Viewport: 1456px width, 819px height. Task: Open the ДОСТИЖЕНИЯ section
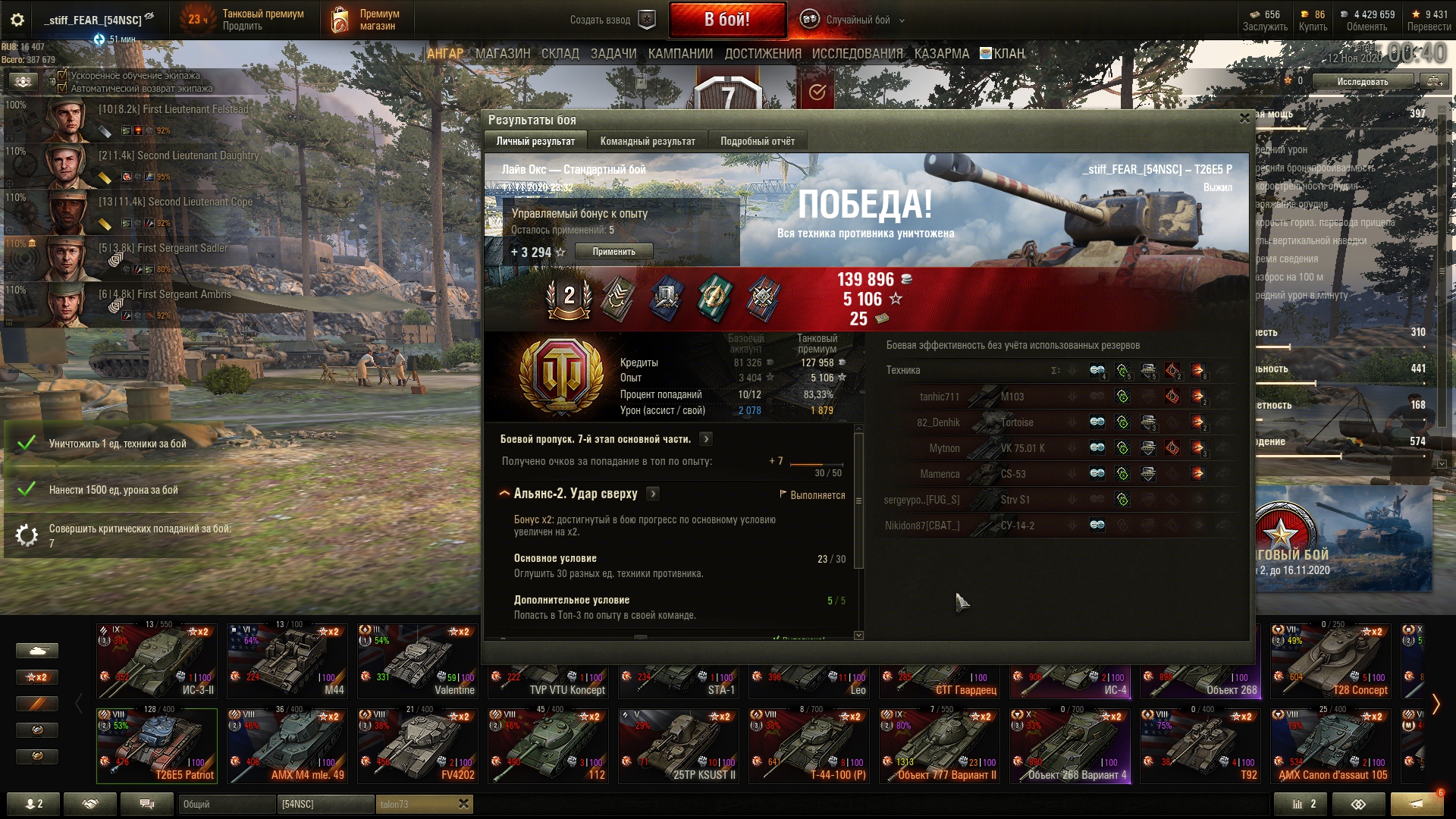coord(762,54)
